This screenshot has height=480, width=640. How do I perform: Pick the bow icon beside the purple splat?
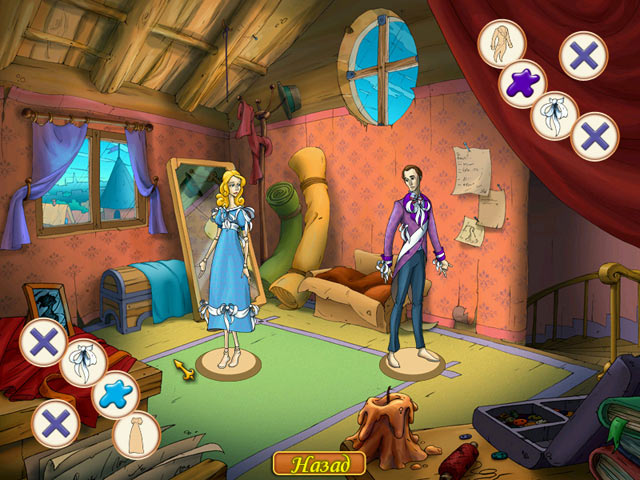point(555,114)
